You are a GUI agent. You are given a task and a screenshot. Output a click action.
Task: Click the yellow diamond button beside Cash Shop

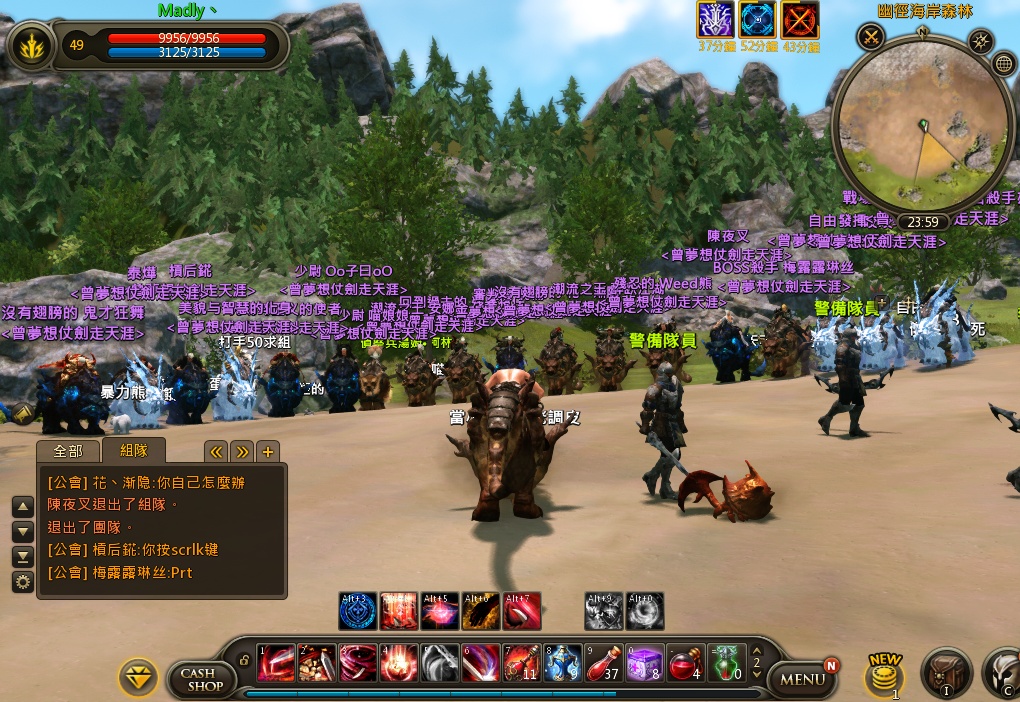pos(138,677)
